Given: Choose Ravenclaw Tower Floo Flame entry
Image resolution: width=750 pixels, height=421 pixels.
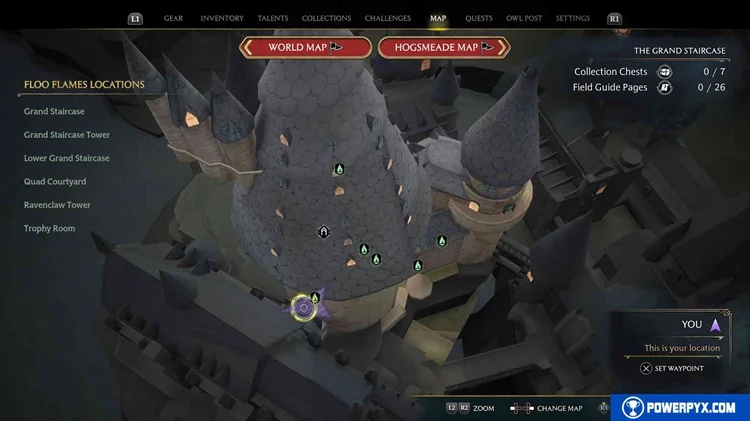Looking at the screenshot, I should coord(57,205).
